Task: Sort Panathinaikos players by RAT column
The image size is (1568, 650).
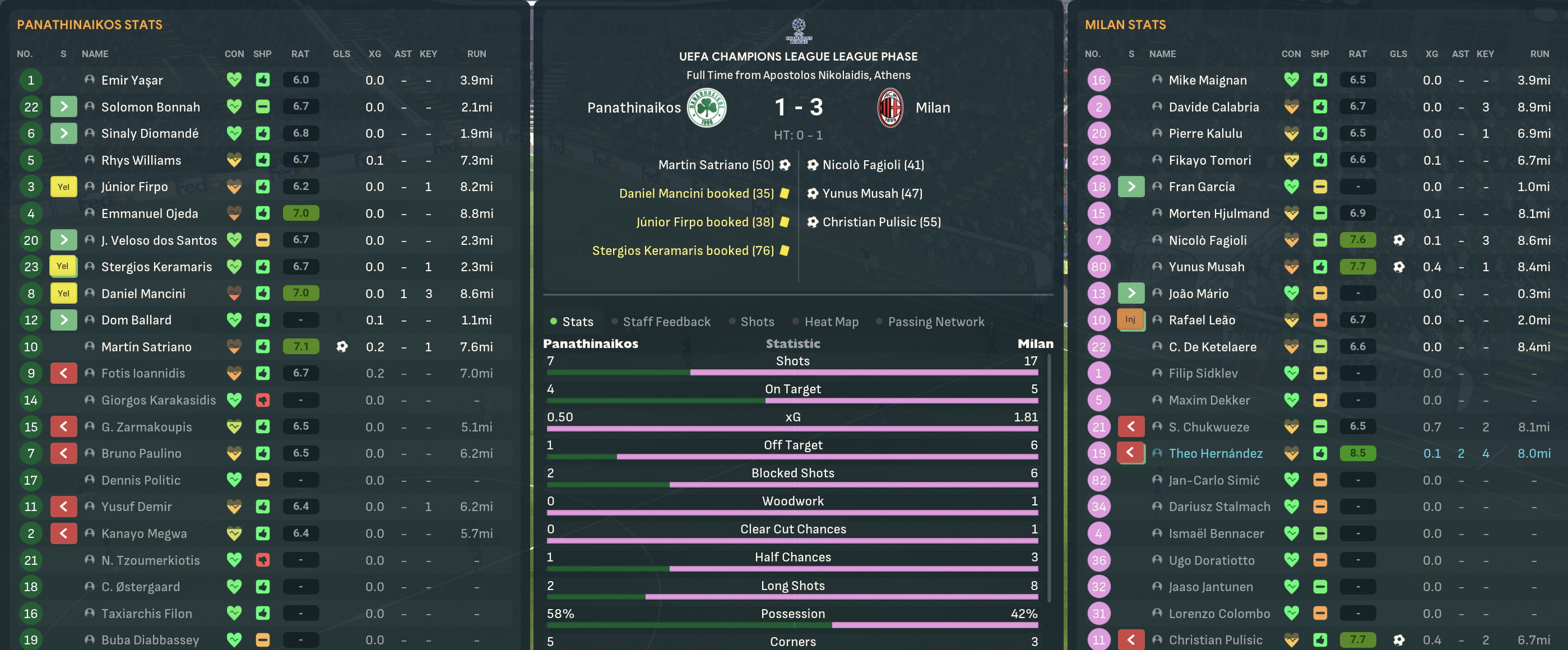Action: point(300,54)
